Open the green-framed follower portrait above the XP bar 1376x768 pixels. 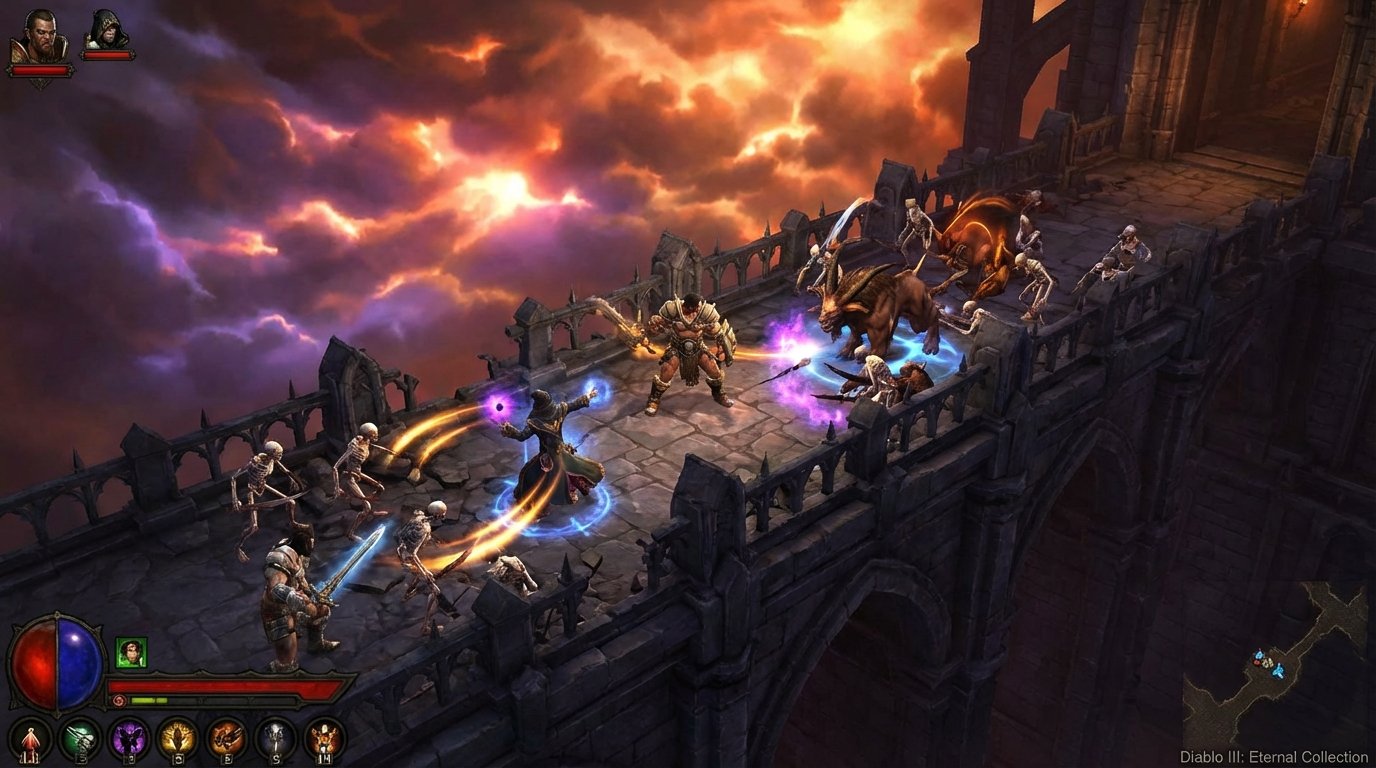(131, 652)
